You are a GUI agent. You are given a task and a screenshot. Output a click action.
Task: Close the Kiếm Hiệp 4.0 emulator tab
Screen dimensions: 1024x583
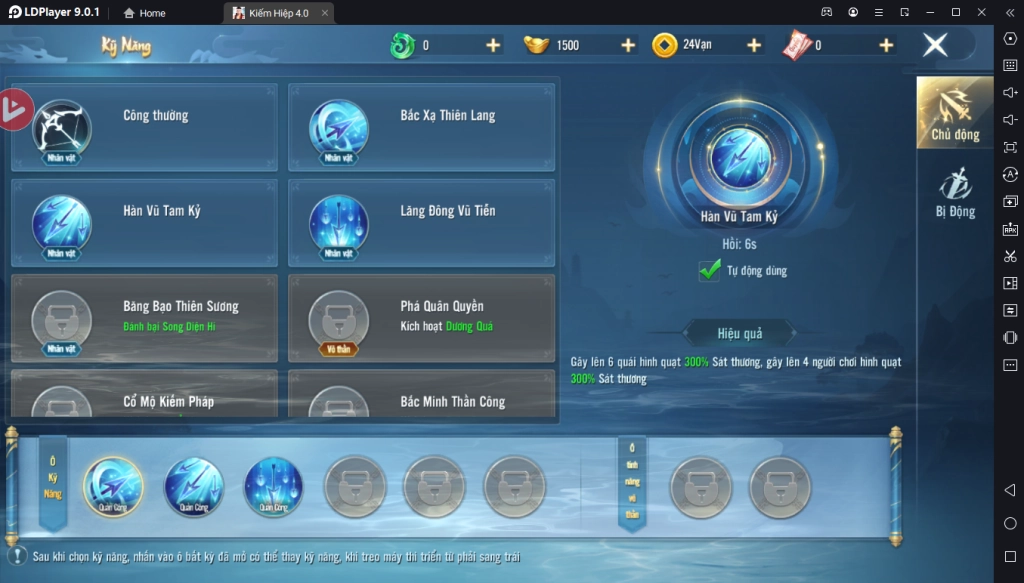[324, 13]
